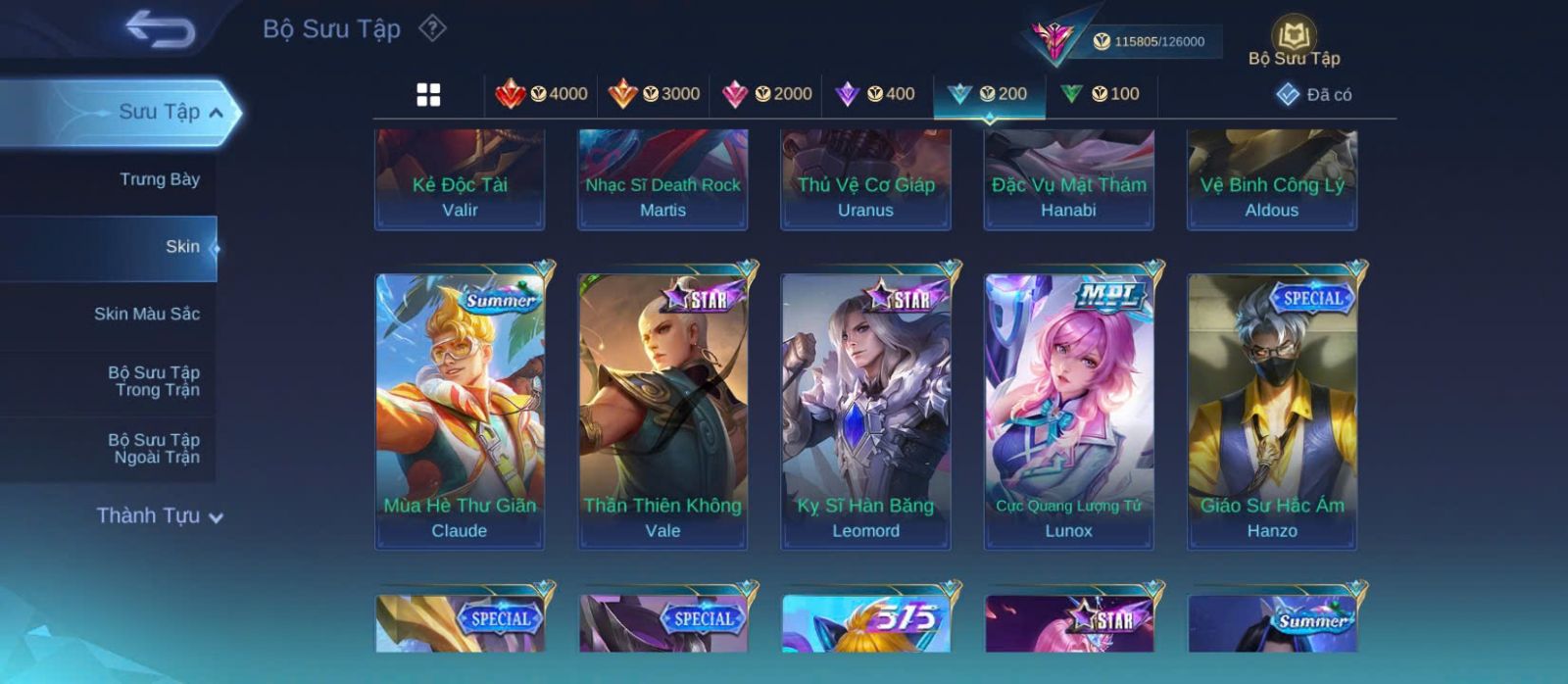
Task: Open the Trưng Bày menu entry
Action: [159, 179]
